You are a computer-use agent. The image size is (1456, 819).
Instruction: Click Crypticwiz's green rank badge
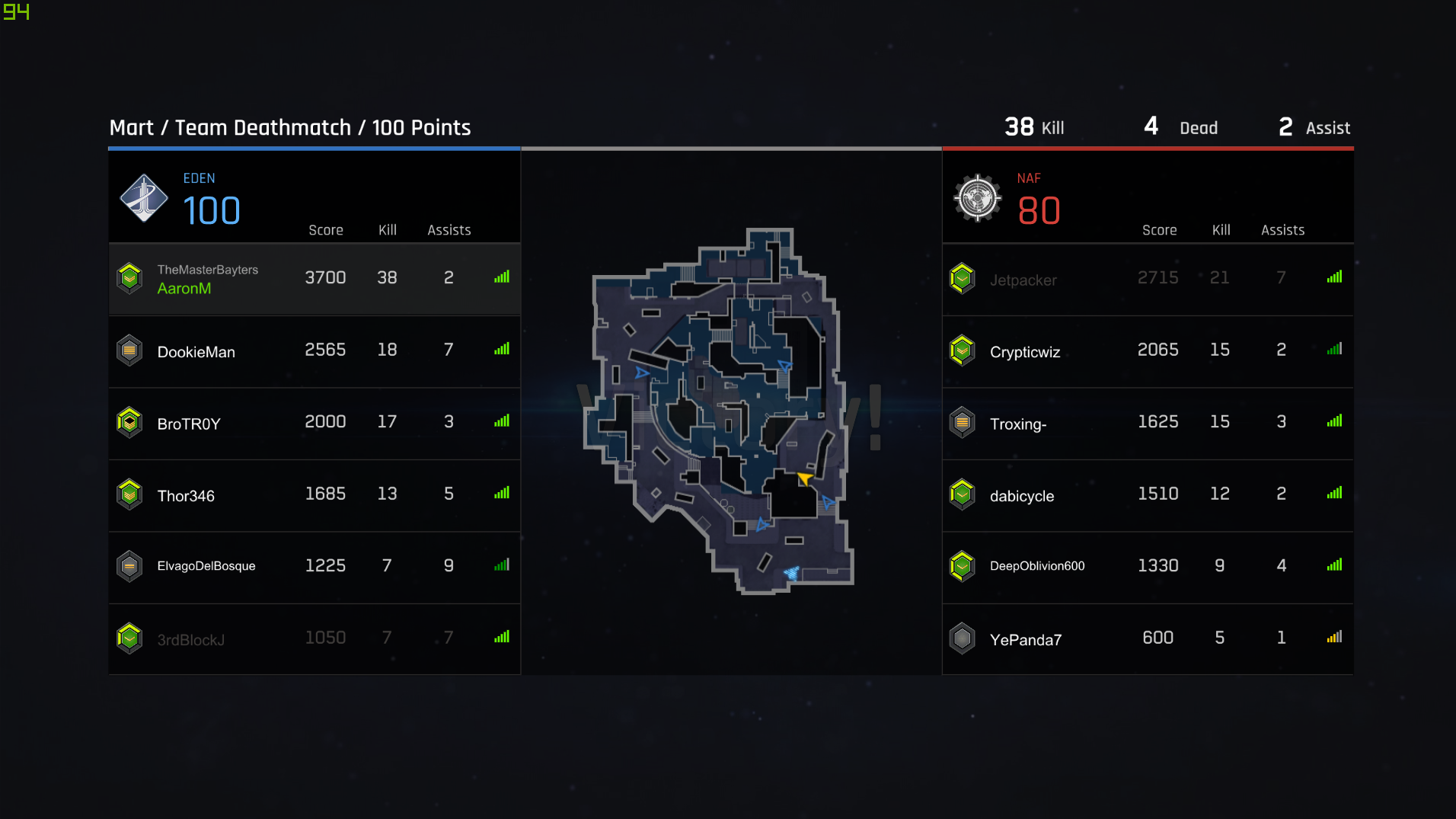(x=963, y=351)
